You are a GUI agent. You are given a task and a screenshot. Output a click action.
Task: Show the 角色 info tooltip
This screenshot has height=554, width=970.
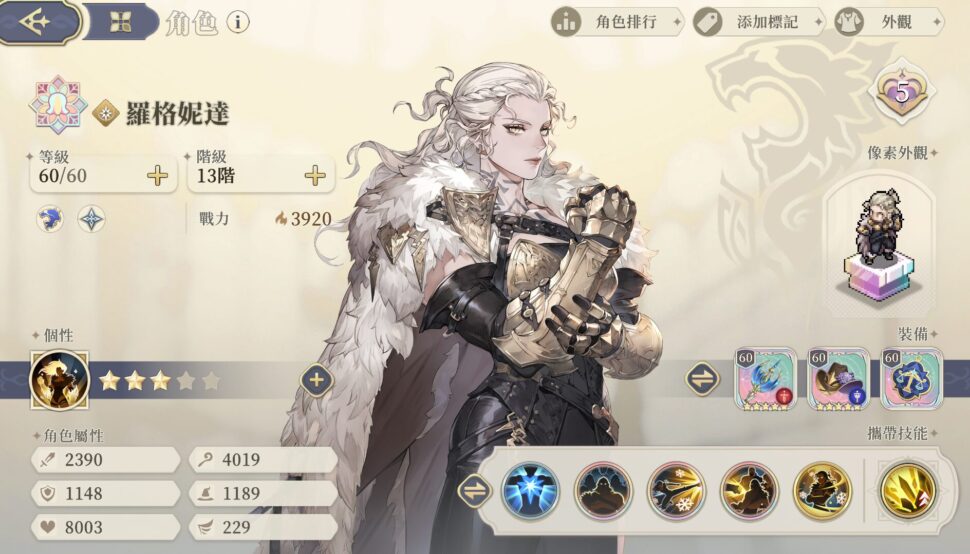pyautogui.click(x=237, y=22)
